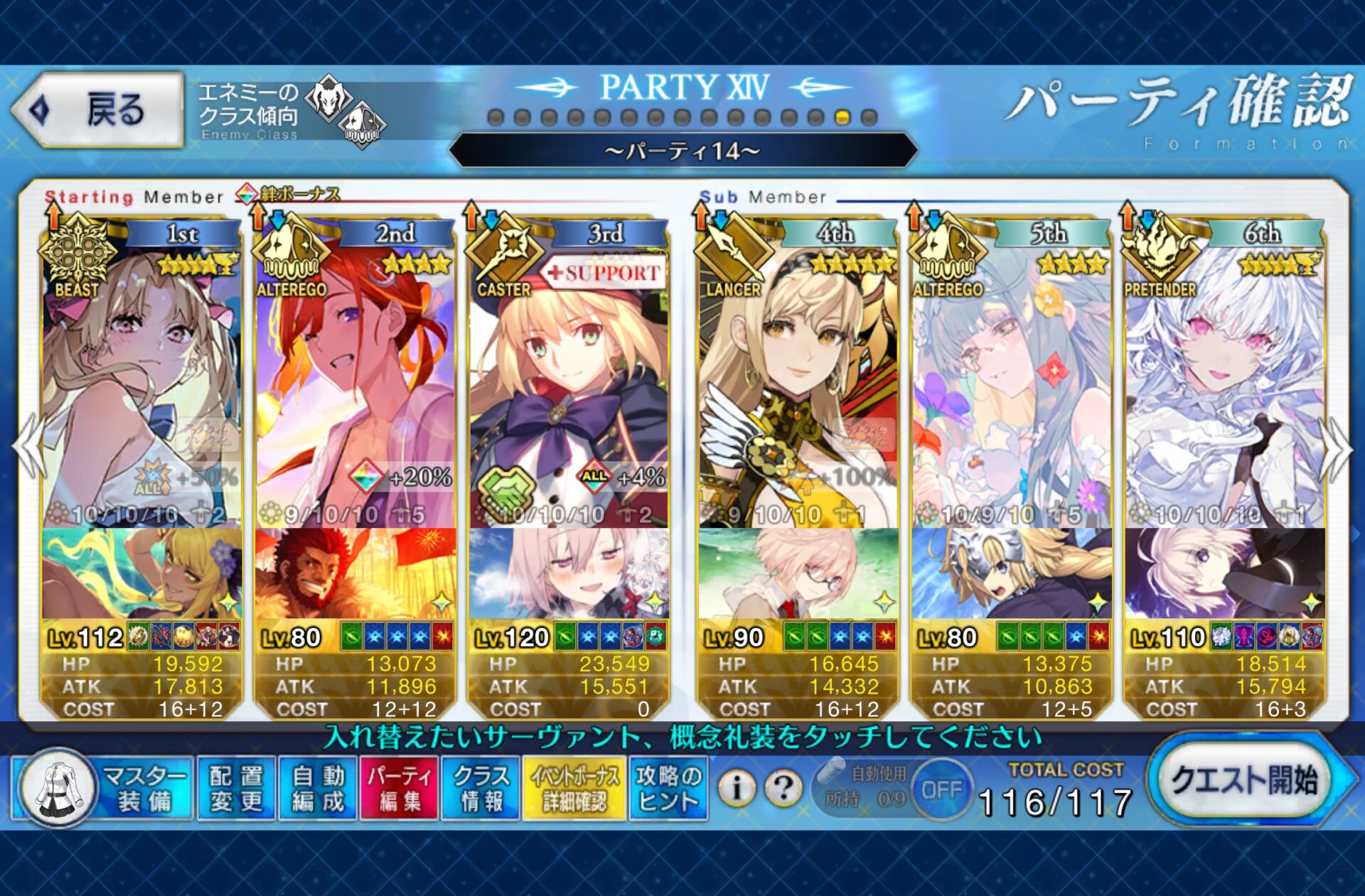Click the round info 'i' button
The height and width of the screenshot is (896, 1365).
(x=737, y=788)
